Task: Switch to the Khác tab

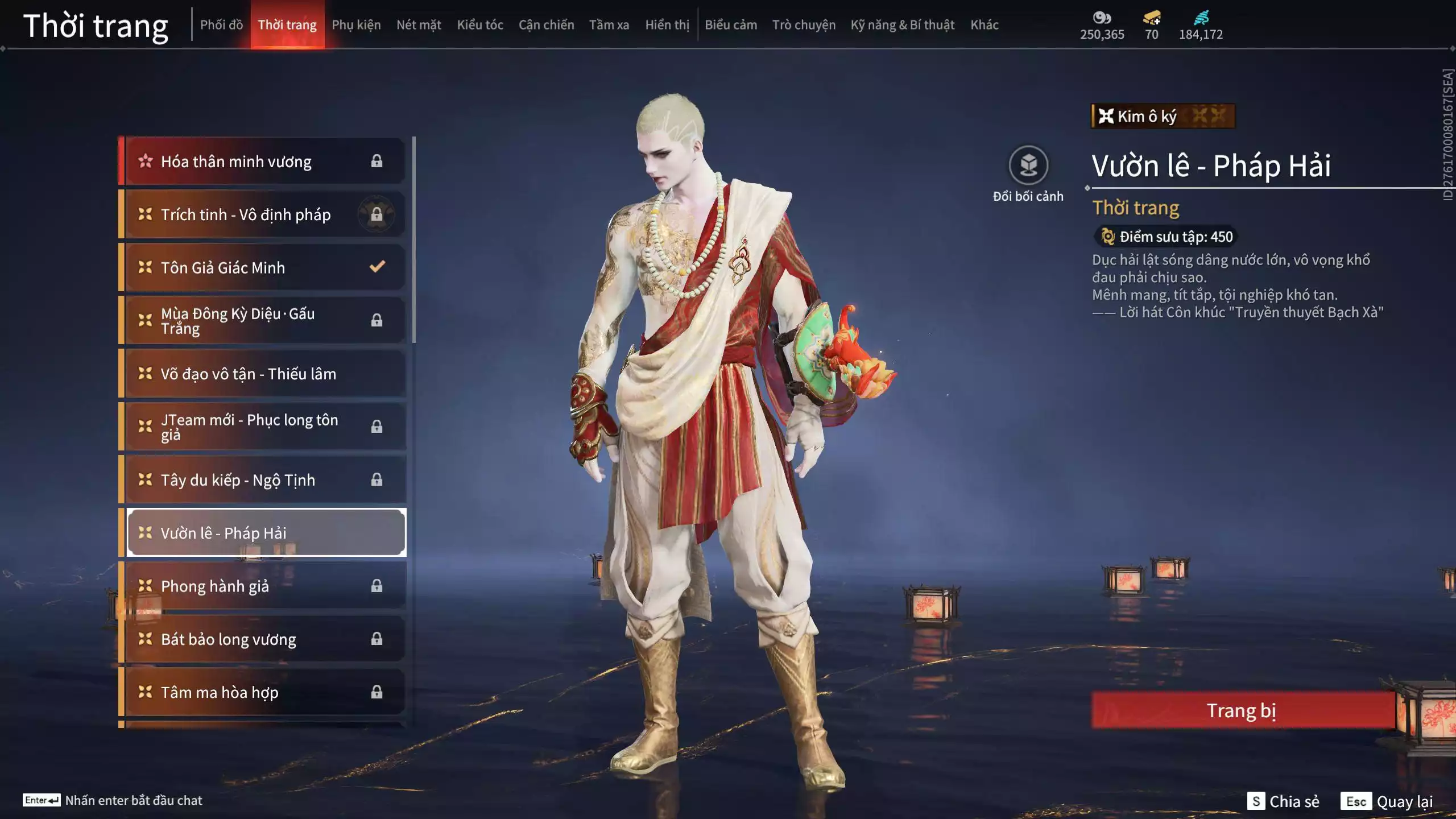Action: 985,25
